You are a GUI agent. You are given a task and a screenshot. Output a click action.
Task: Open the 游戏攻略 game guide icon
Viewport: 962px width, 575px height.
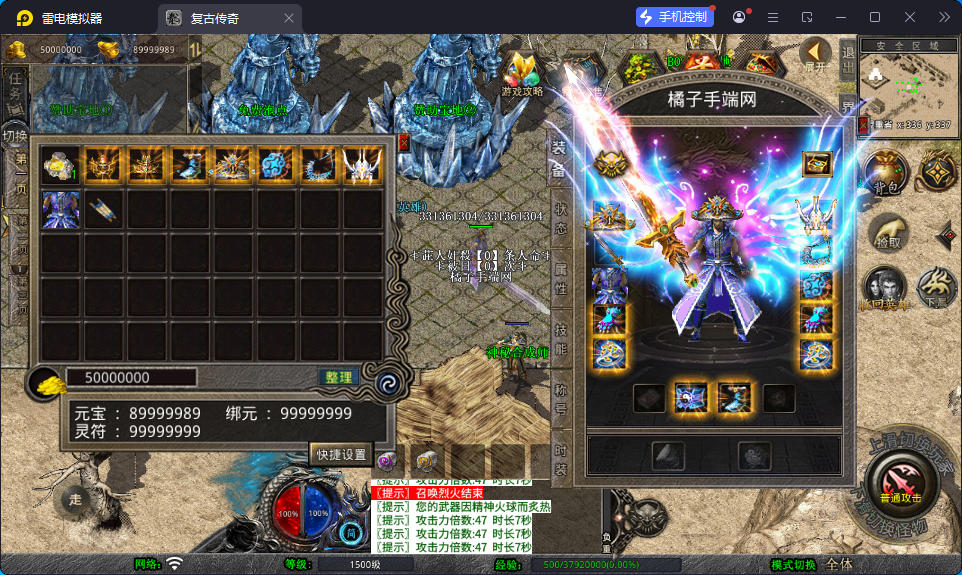[522, 73]
